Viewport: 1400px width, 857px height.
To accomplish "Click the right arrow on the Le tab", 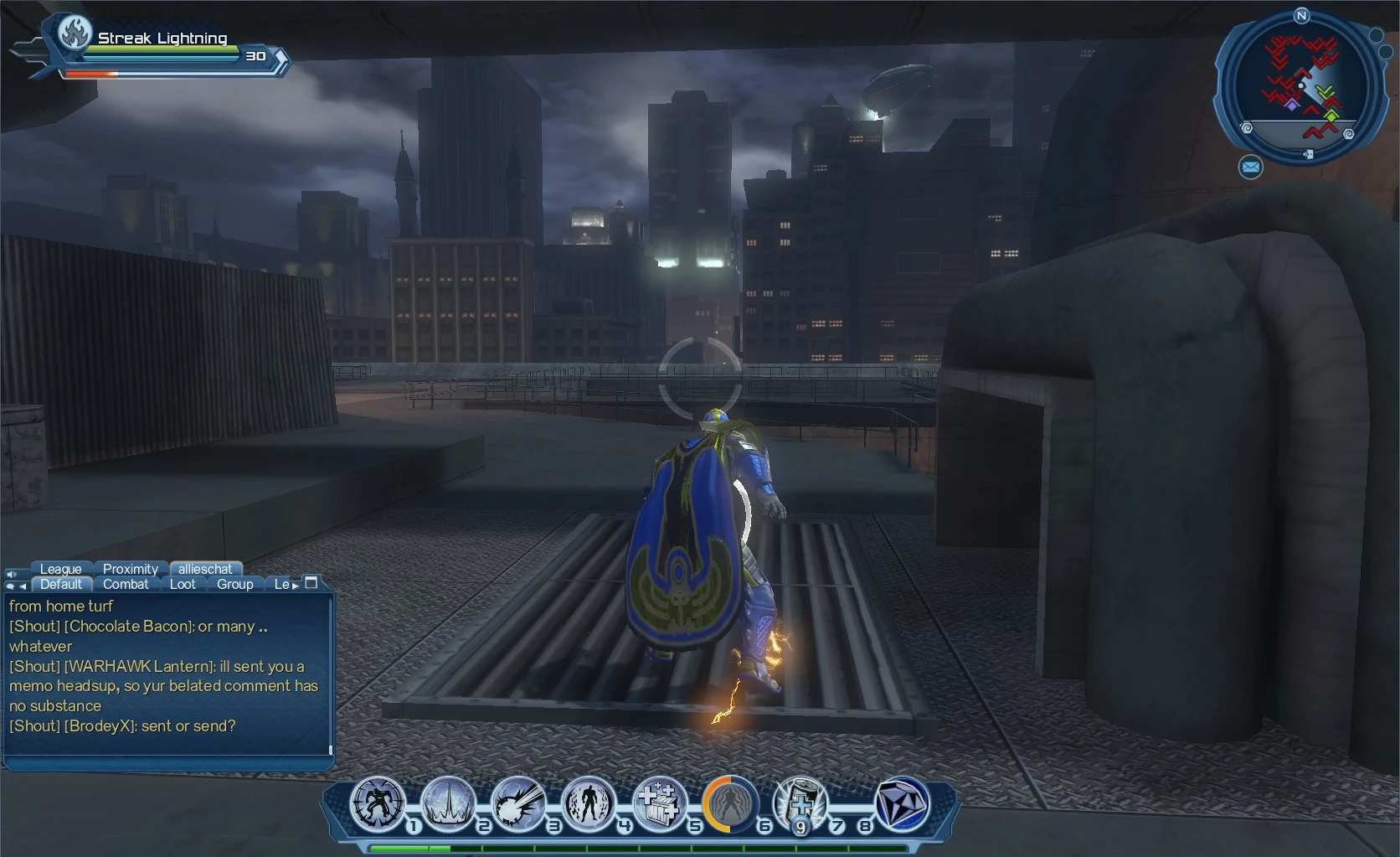I will click(x=296, y=586).
